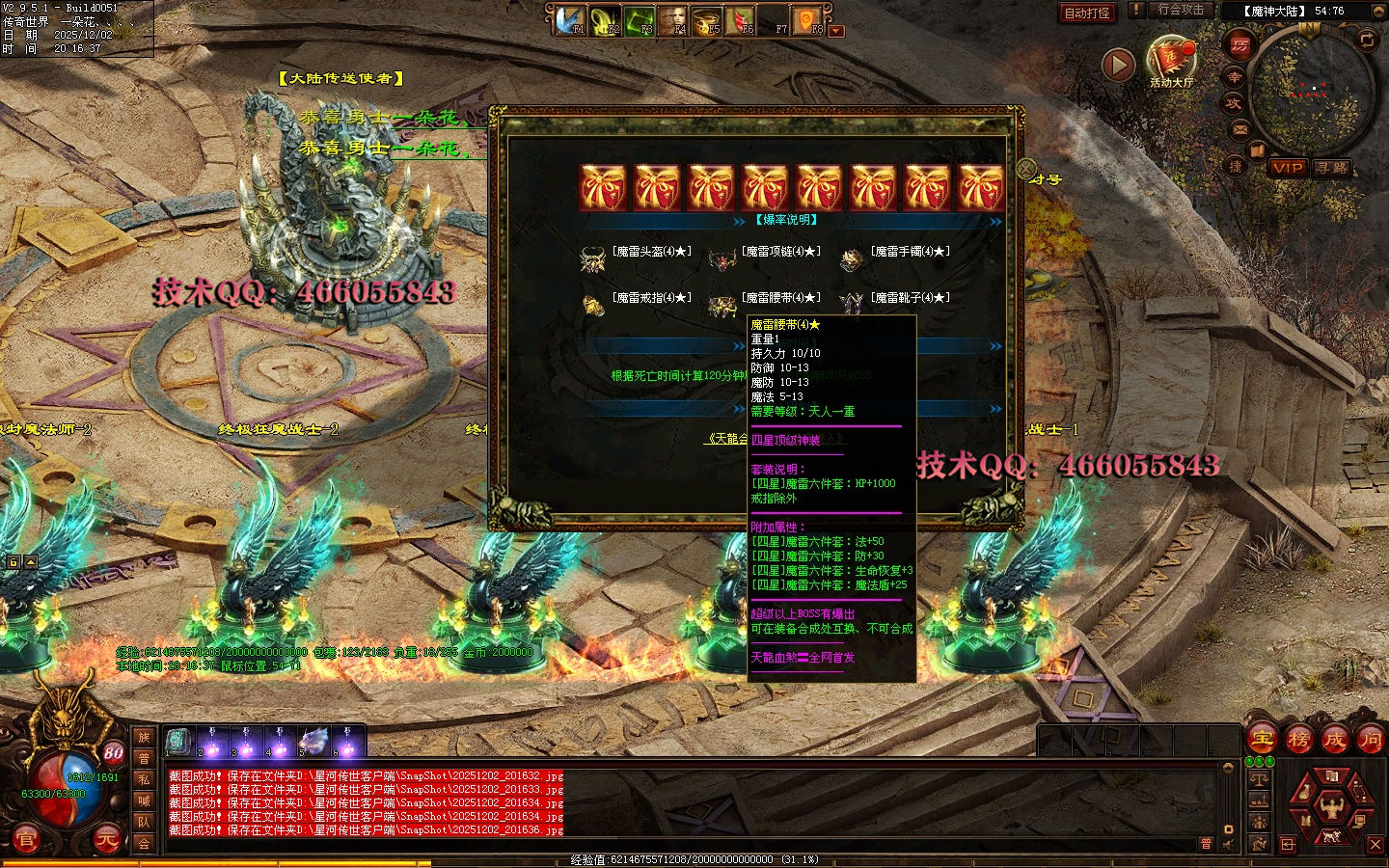Use the wolf-head item in hotbar slot 5
1389x868 pixels.
313,741
